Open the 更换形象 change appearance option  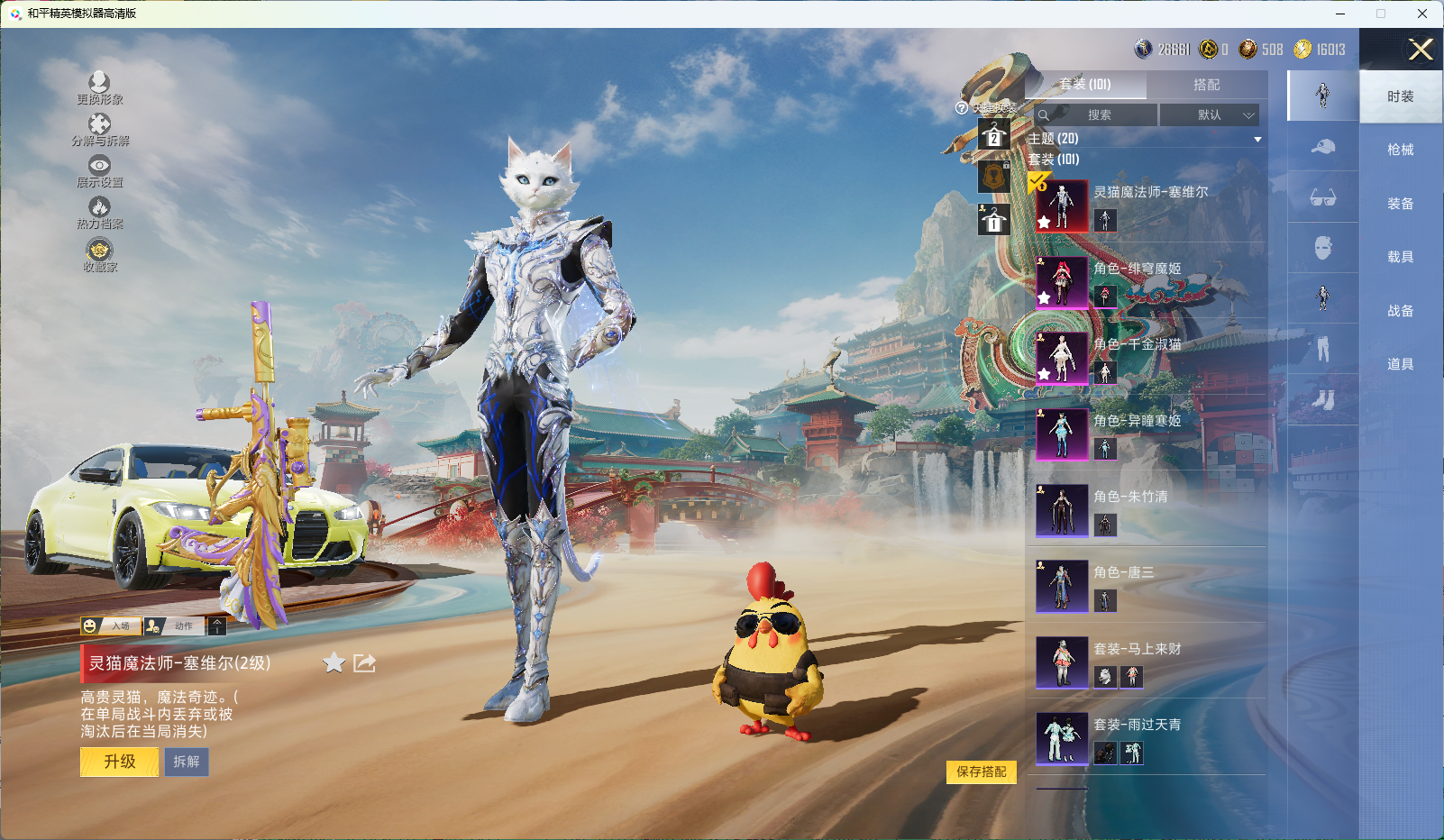point(99,87)
